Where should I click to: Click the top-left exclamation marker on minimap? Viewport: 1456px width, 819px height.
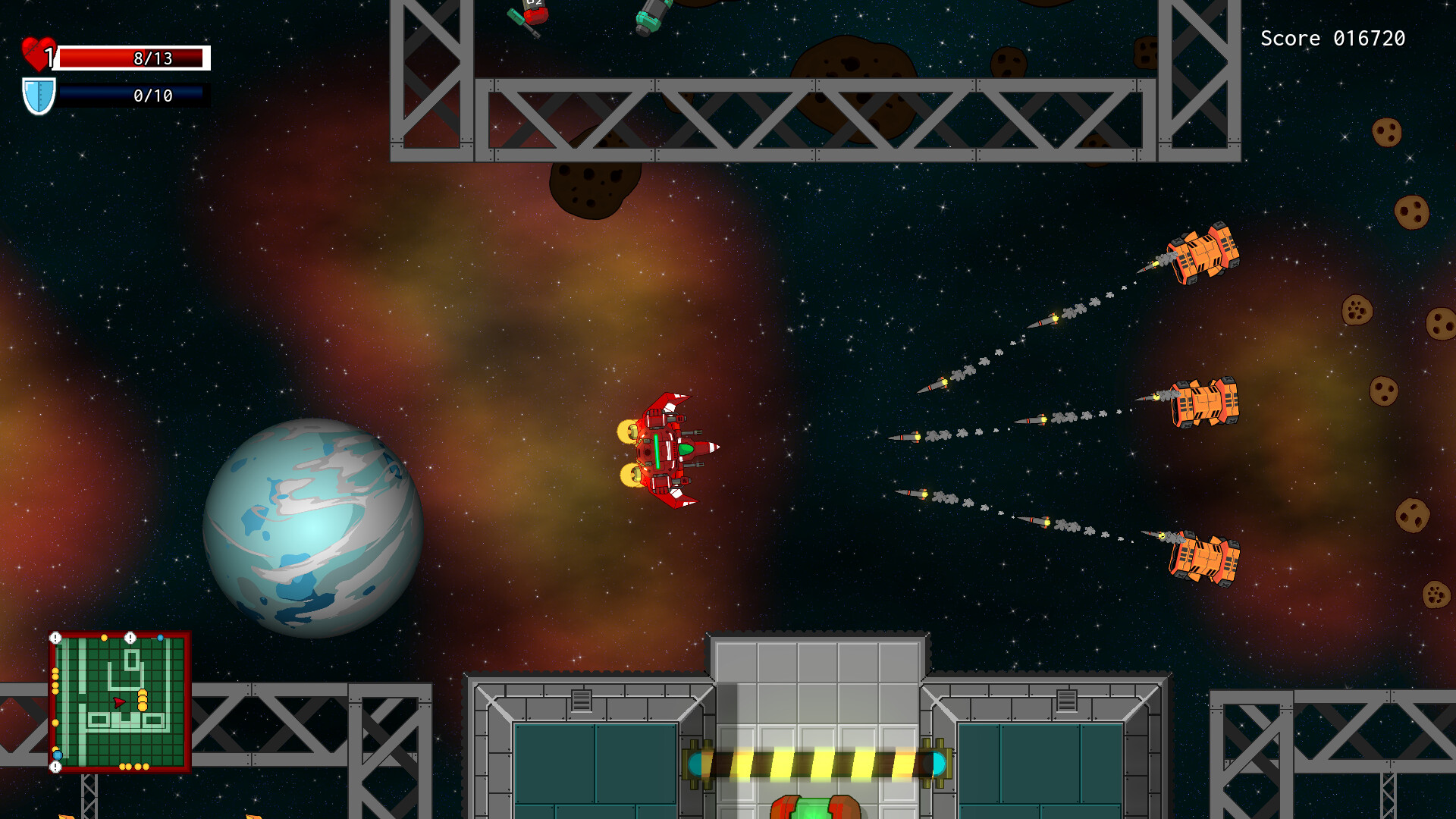point(55,636)
